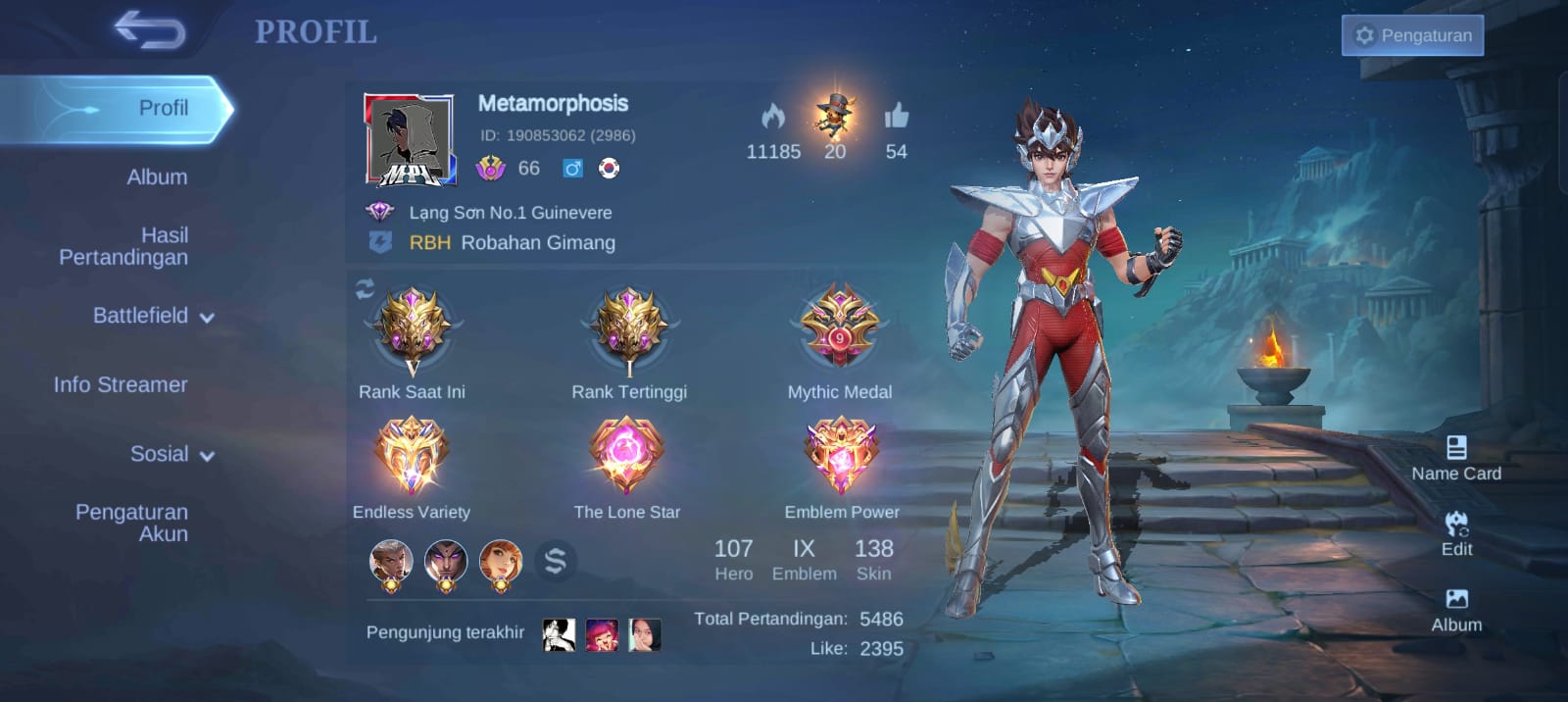Image resolution: width=1568 pixels, height=702 pixels.
Task: Switch to the Album tab
Action: [157, 177]
